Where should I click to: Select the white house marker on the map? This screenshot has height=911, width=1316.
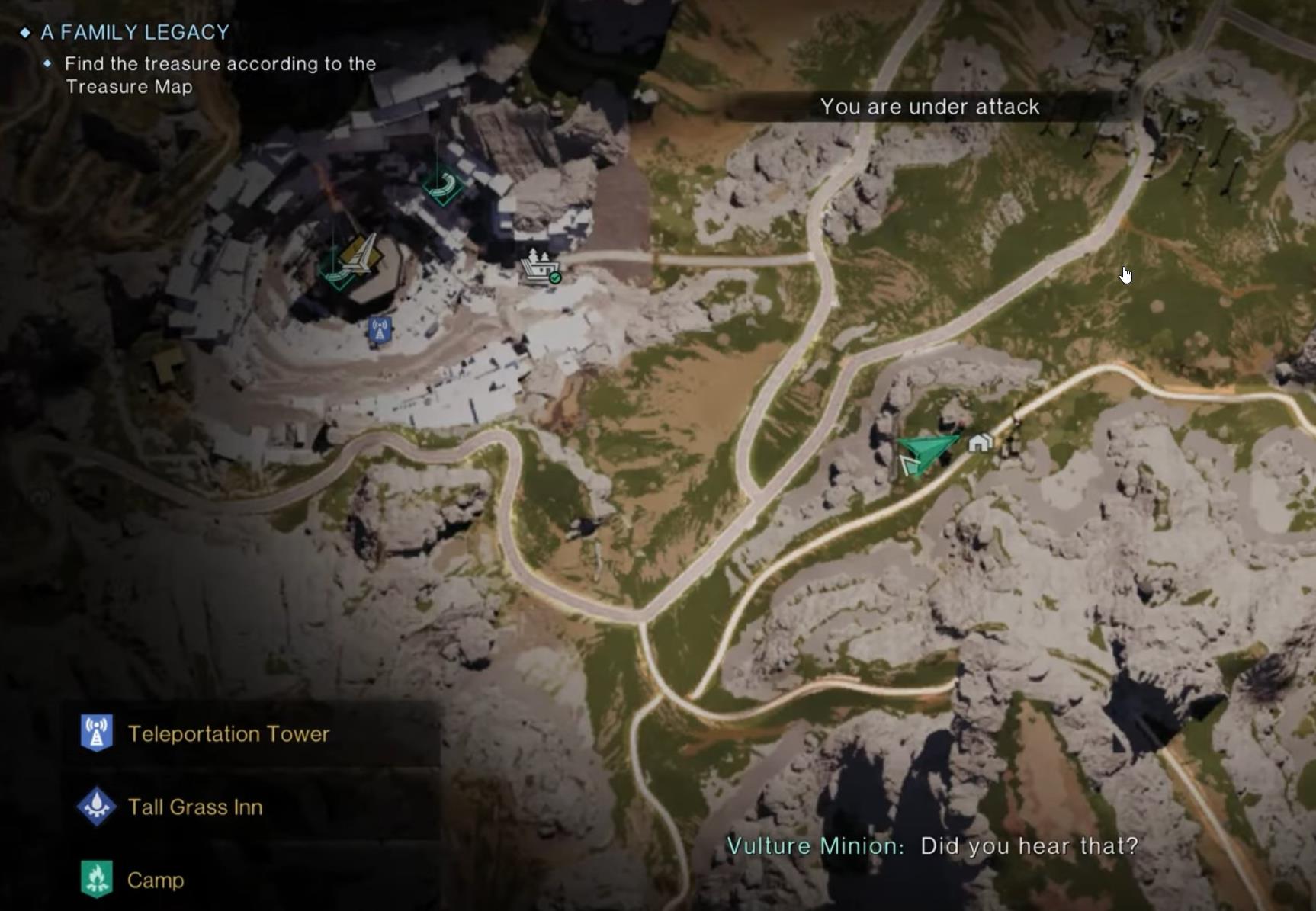[x=980, y=442]
